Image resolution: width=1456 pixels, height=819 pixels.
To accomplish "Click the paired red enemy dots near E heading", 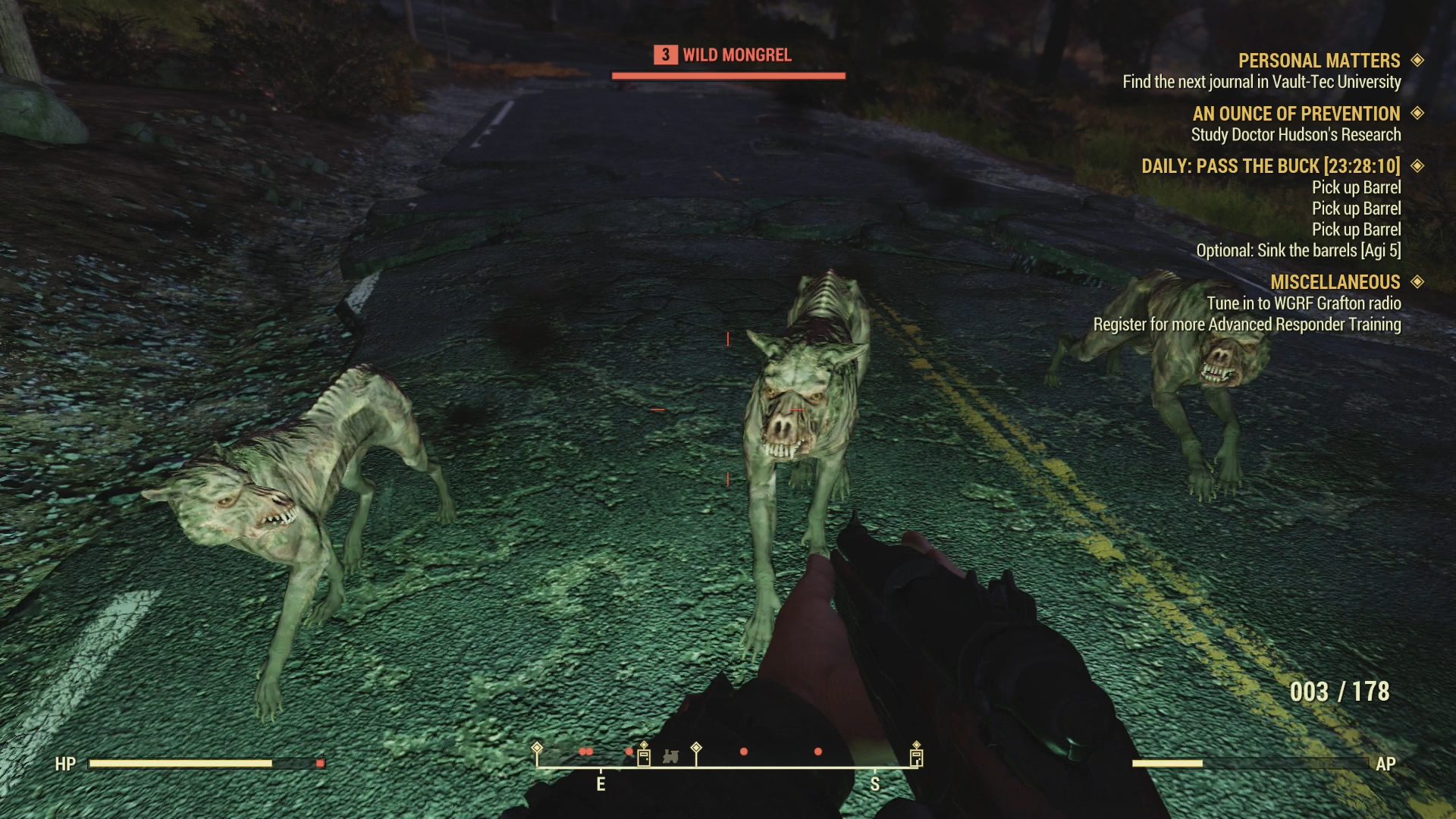I will [x=586, y=752].
